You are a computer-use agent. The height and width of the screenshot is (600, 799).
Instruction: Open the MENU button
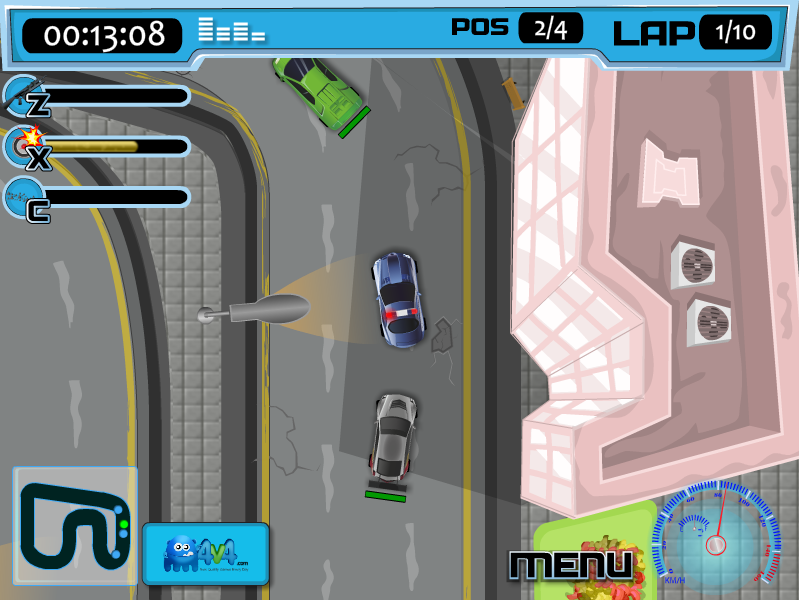(571, 565)
